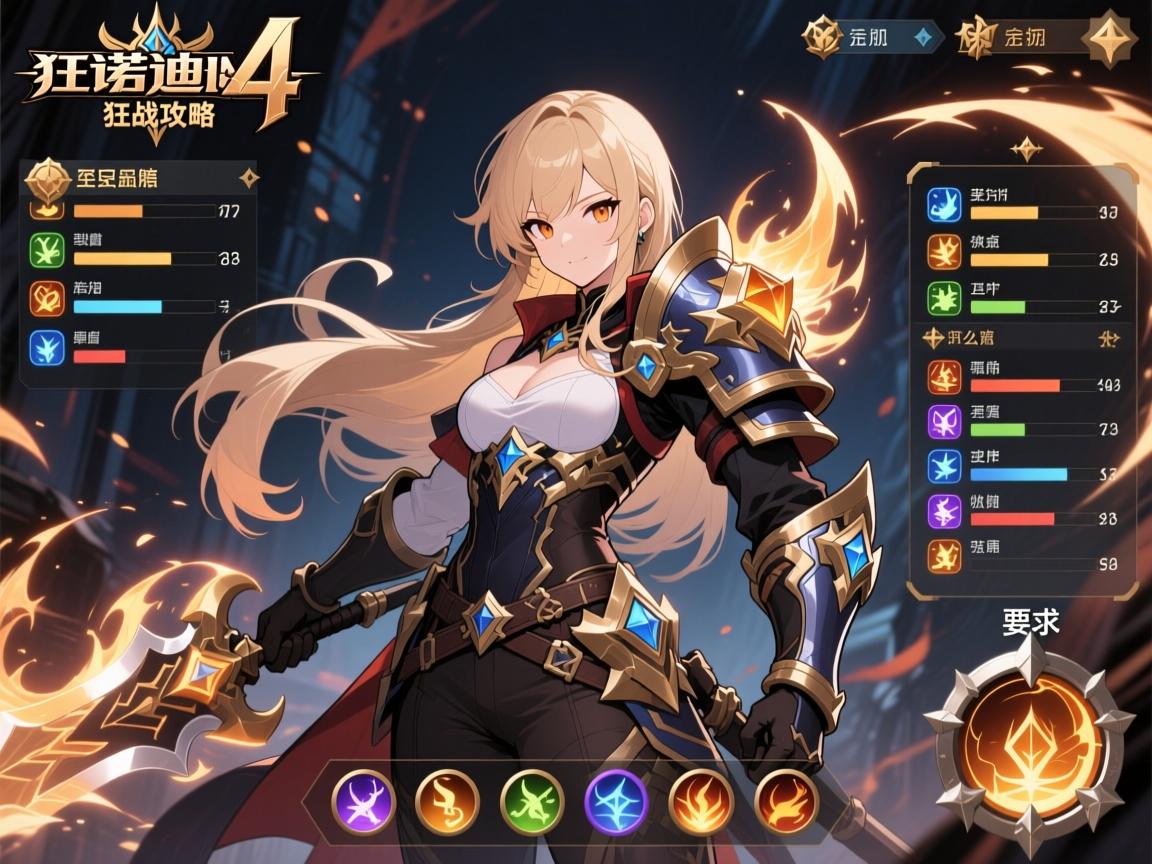The width and height of the screenshot is (1152, 864).
Task: Choose the orange icon beside value 58
Action: click(944, 555)
